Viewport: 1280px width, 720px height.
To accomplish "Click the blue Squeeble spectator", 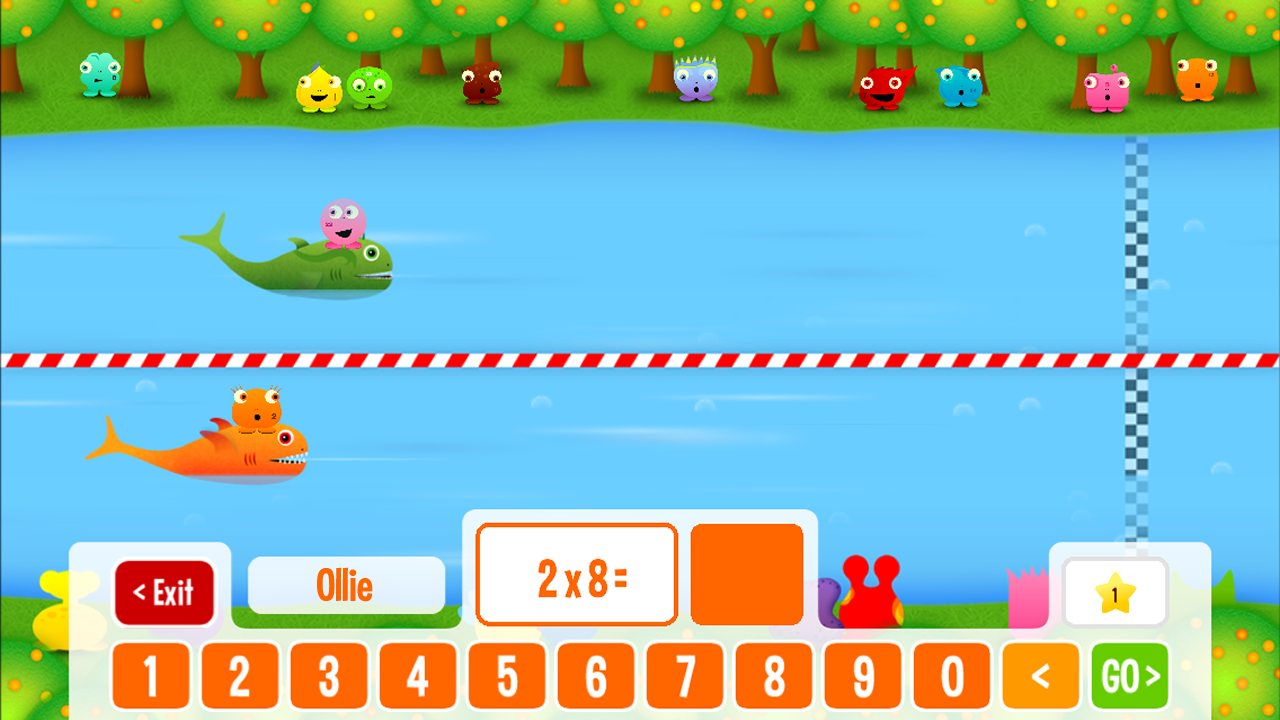I will tap(958, 88).
